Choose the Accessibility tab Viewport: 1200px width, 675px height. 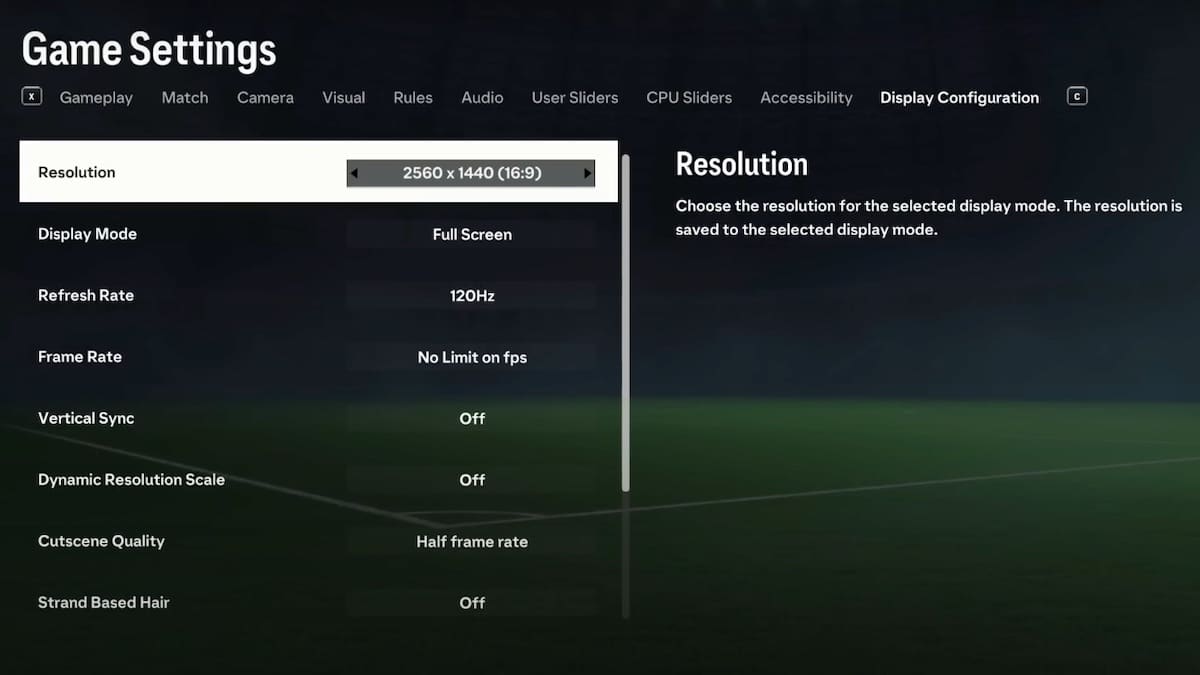pos(806,98)
